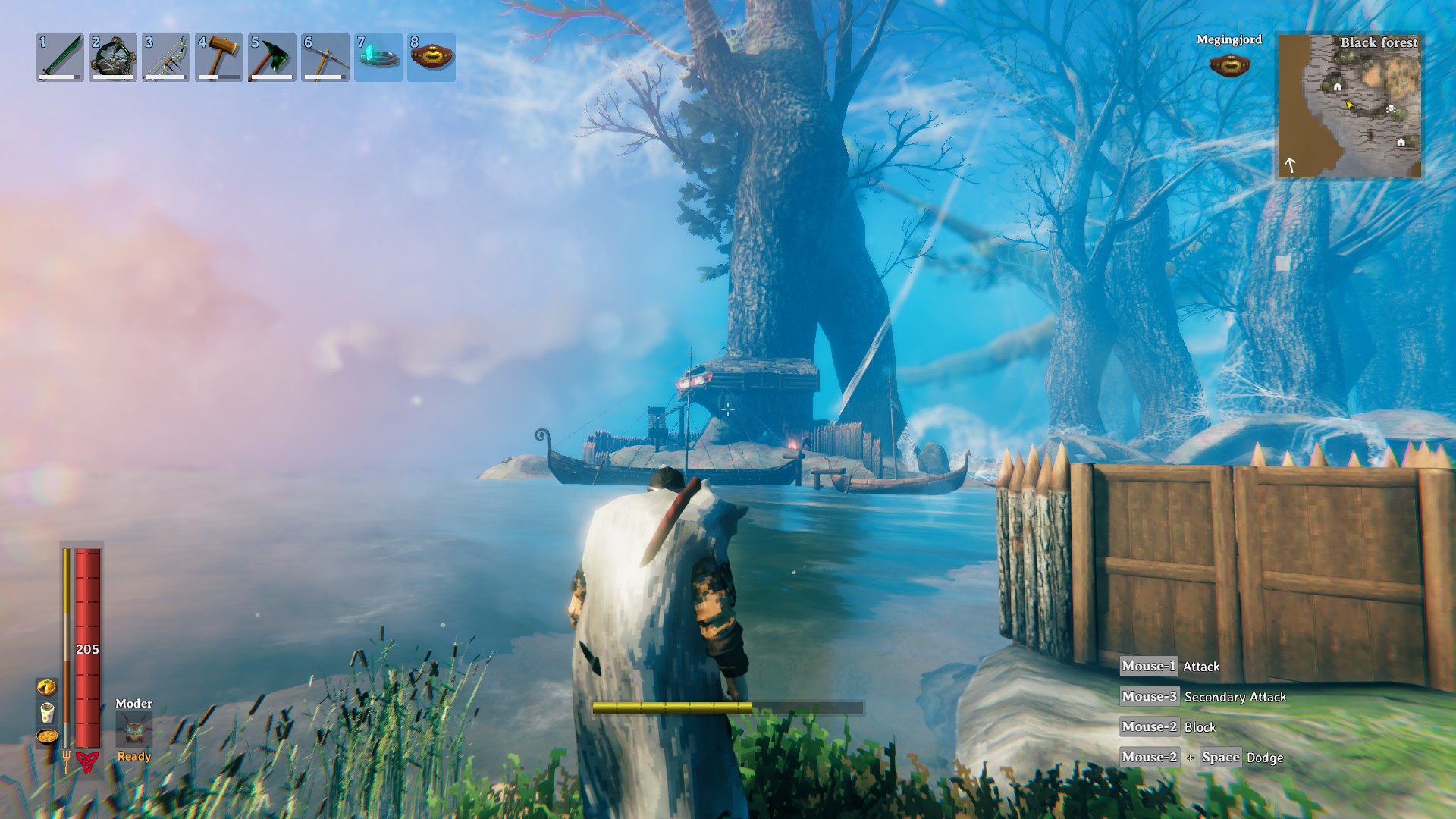1456x819 pixels.
Task: Select the green blackmetal sword in hotbar slot 1
Action: click(60, 58)
